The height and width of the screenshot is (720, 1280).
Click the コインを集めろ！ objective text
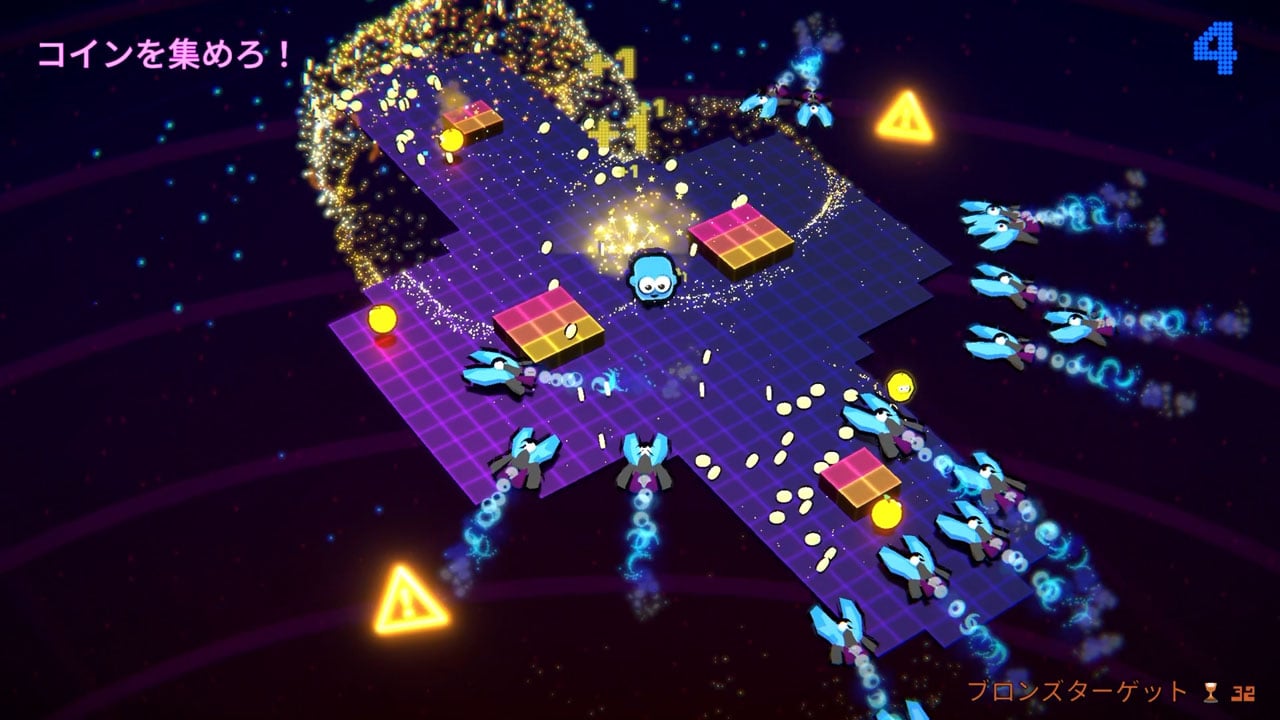(166, 54)
